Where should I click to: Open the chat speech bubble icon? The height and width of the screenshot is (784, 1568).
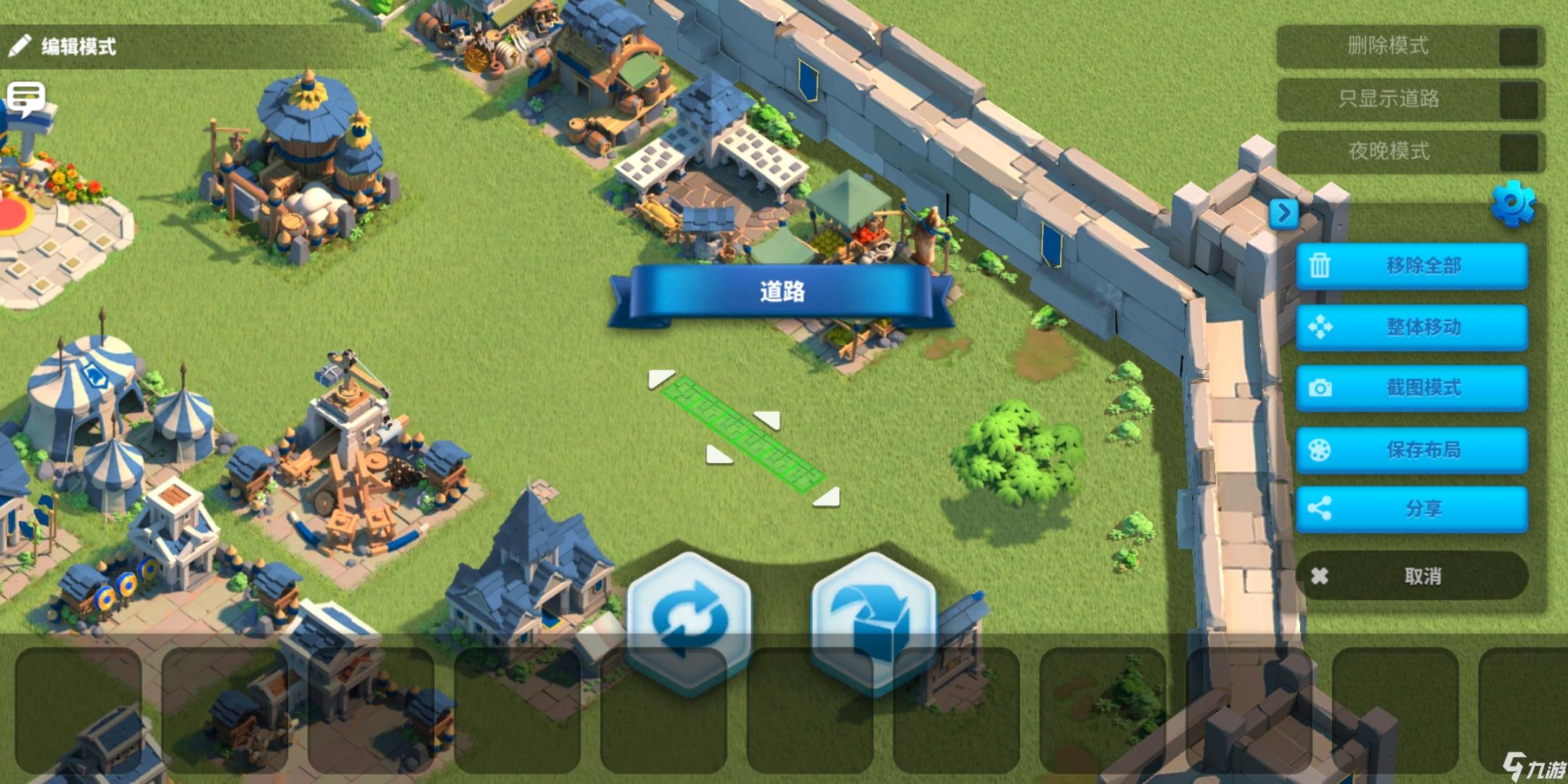point(26,98)
